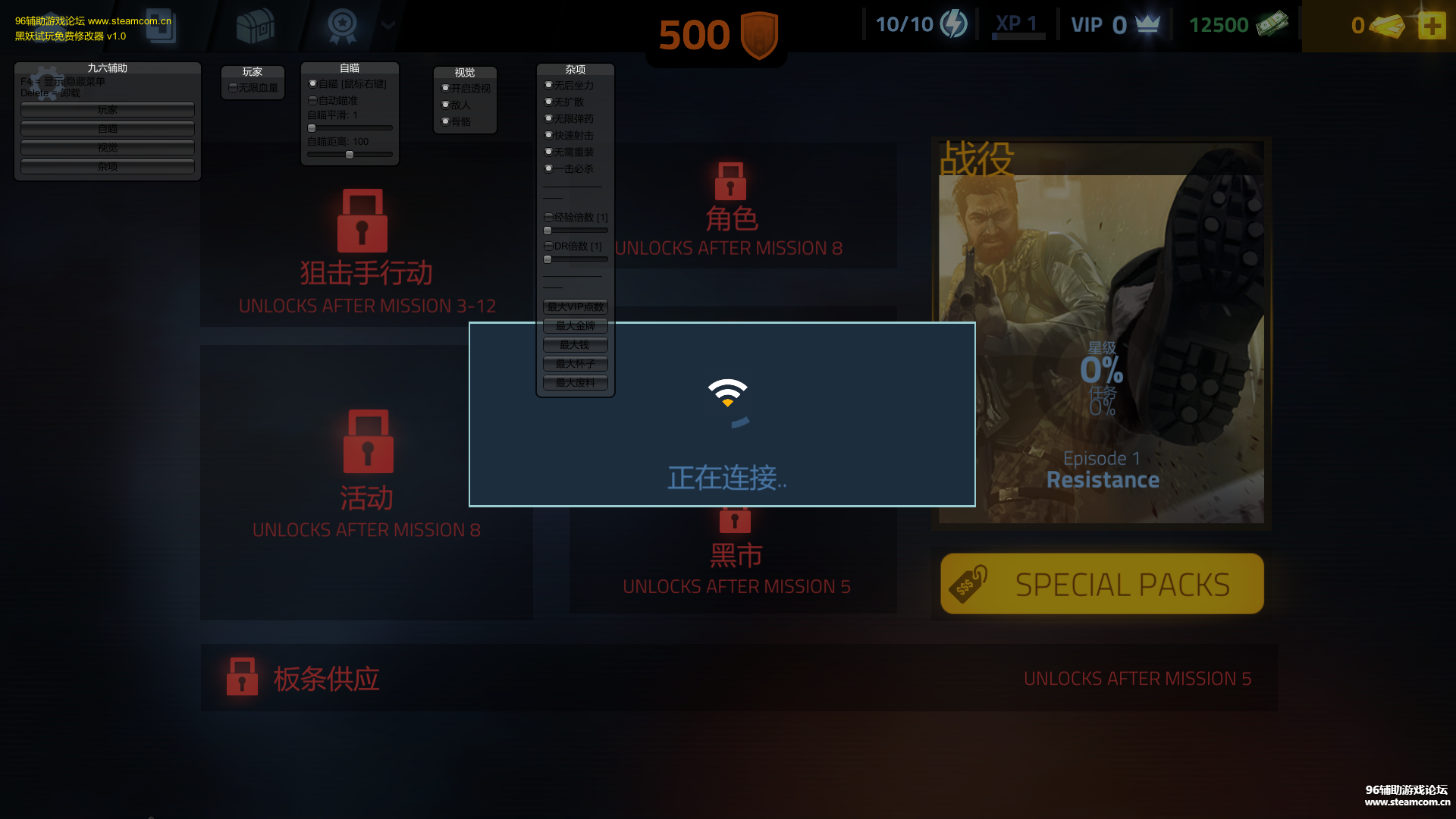1456x819 pixels.
Task: Enable the 一击必杀 checkbox
Action: coord(548,168)
